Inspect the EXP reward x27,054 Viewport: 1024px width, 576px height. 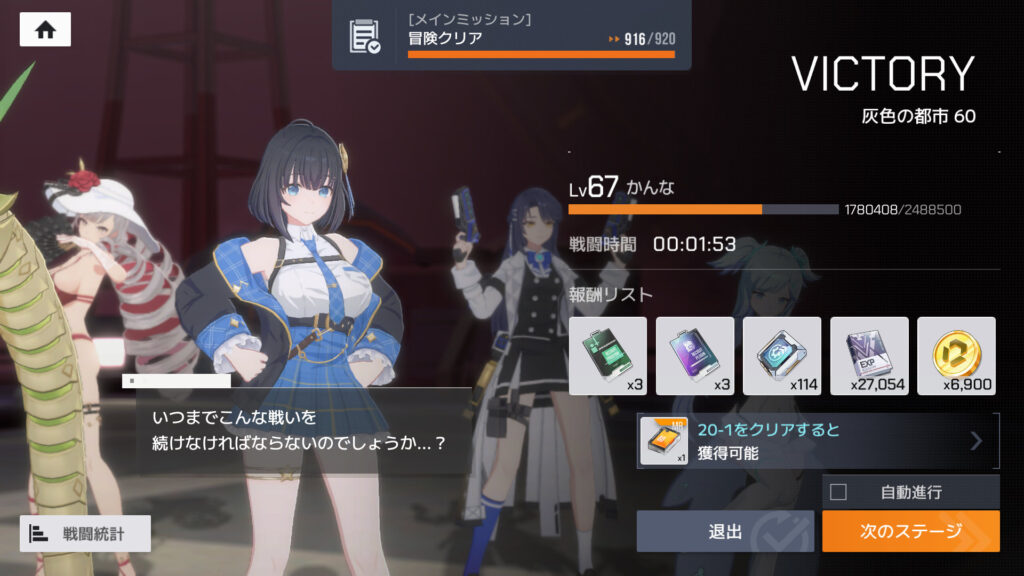(x=869, y=355)
